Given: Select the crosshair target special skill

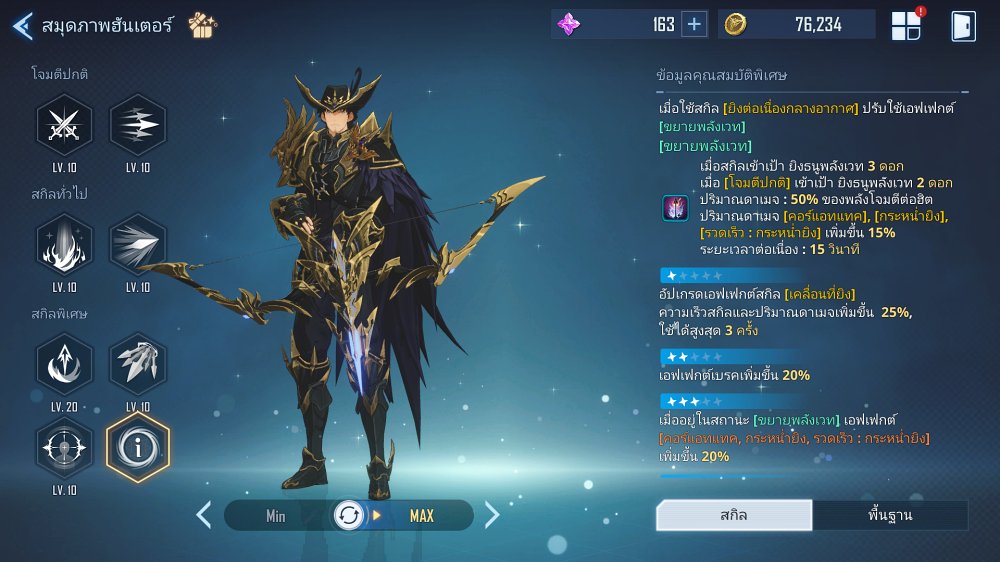Looking at the screenshot, I should (x=64, y=447).
